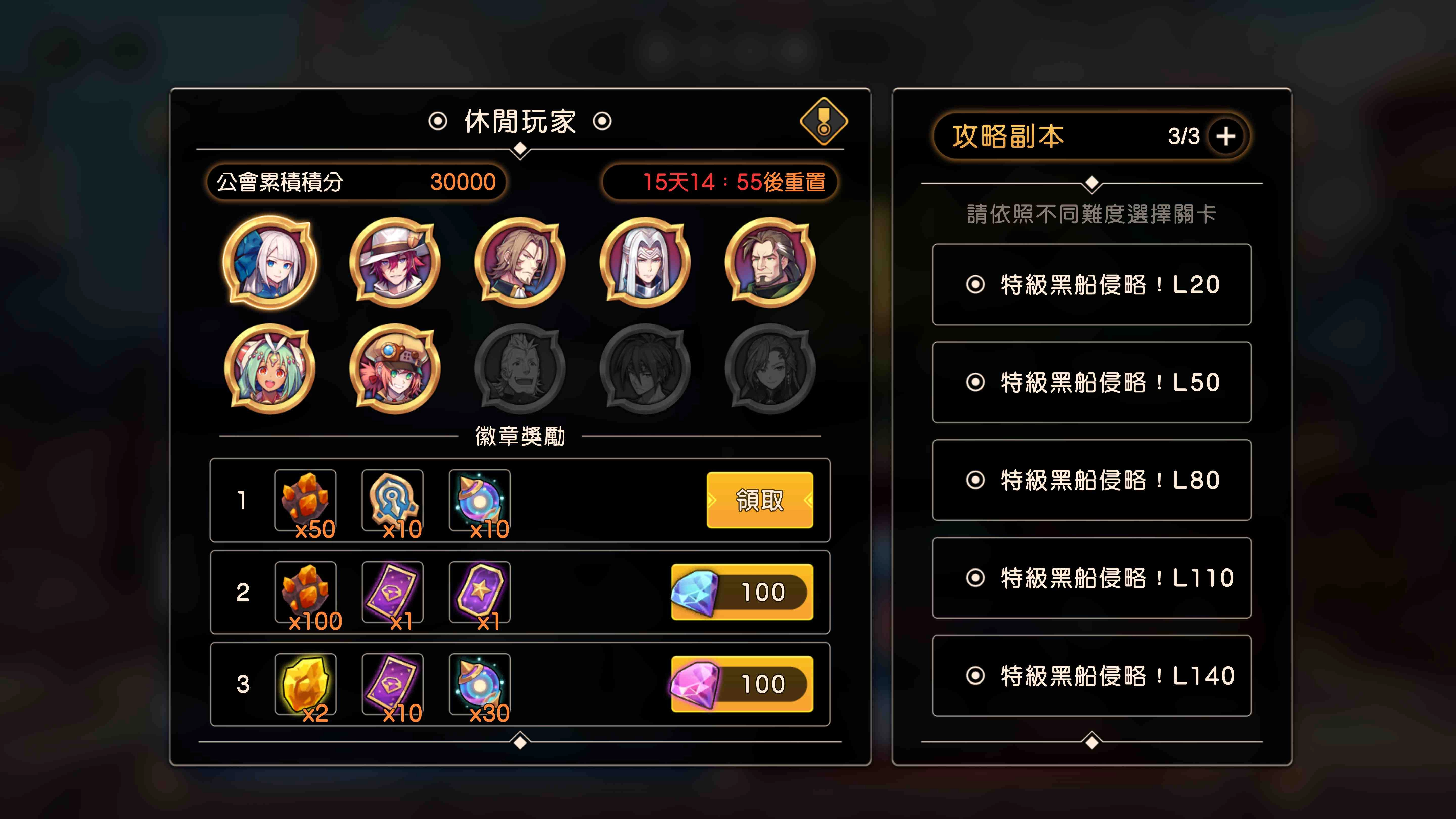Click the medal badge icon near 休閒玩家 title
The height and width of the screenshot is (819, 1456).
pos(825,122)
